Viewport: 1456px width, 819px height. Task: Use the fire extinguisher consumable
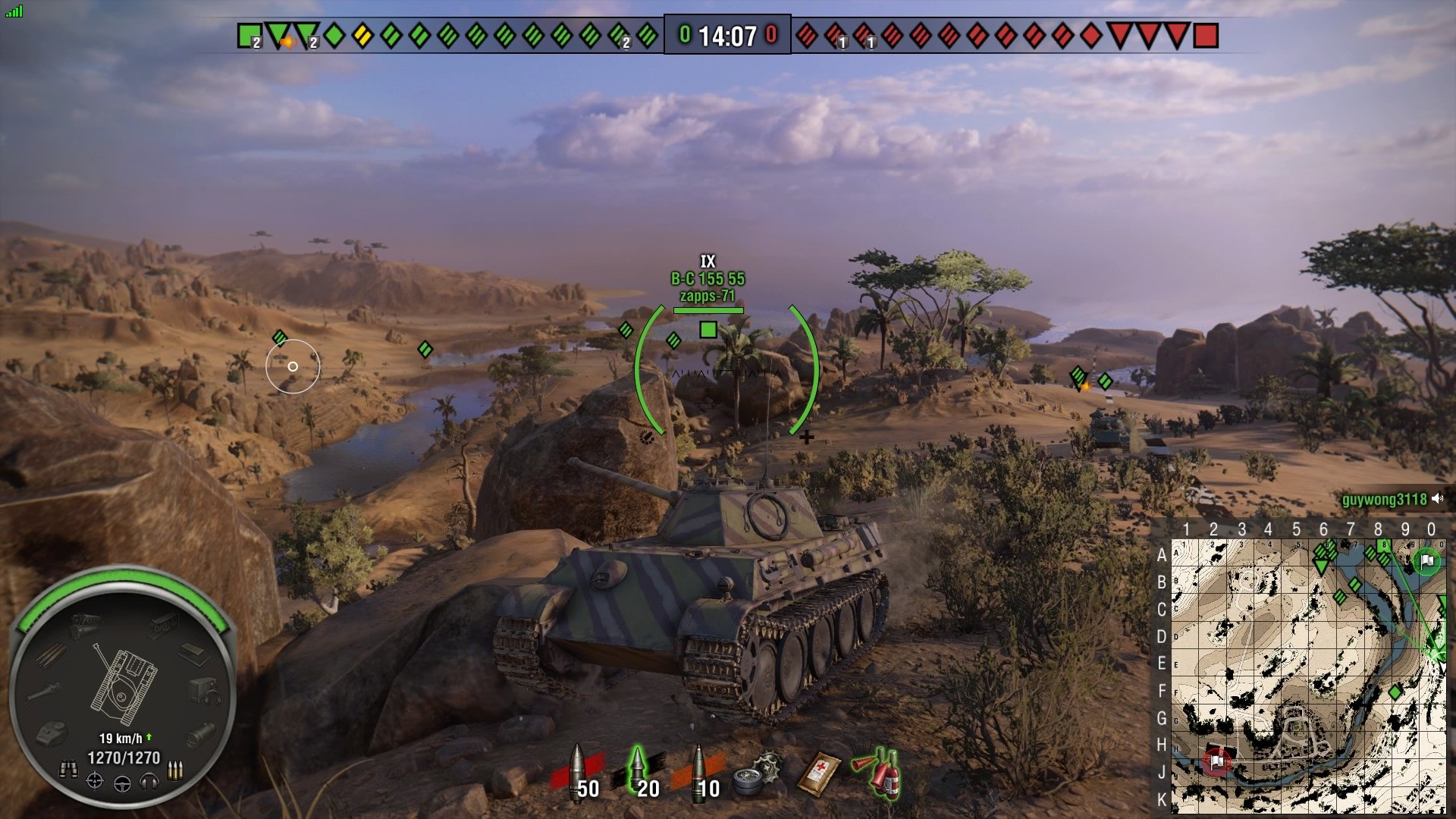click(x=880, y=772)
